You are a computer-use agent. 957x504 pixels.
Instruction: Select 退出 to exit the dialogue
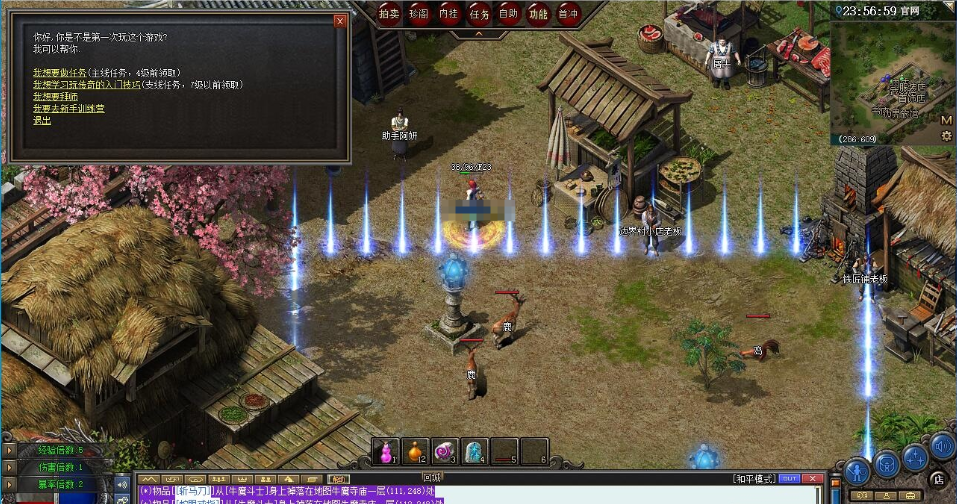(41, 120)
